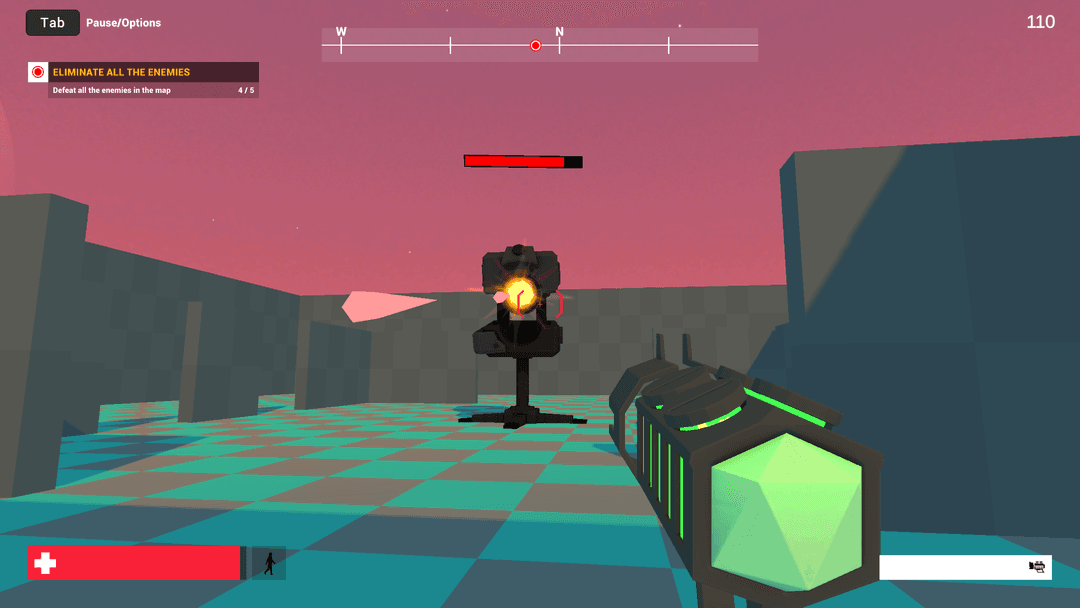
Task: Click the red enemy marker on the compass
Action: pos(535,45)
